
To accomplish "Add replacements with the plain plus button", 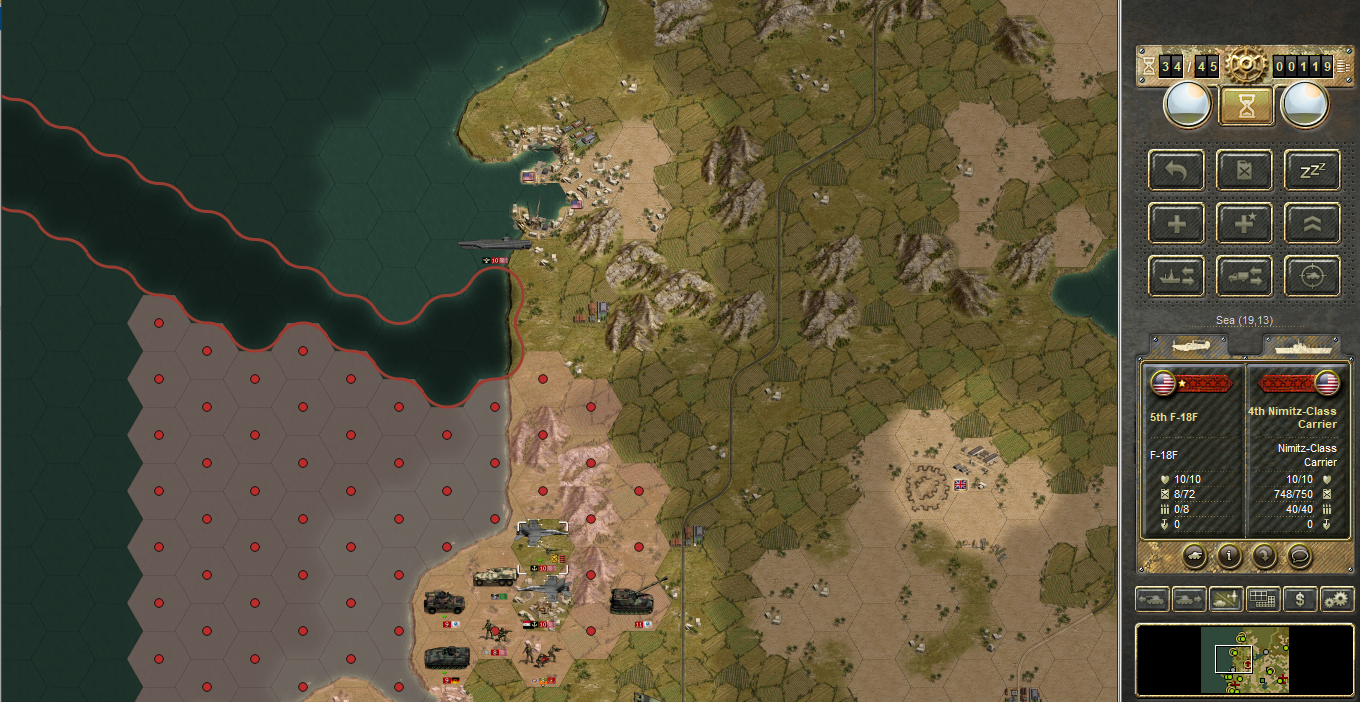I will point(1176,224).
